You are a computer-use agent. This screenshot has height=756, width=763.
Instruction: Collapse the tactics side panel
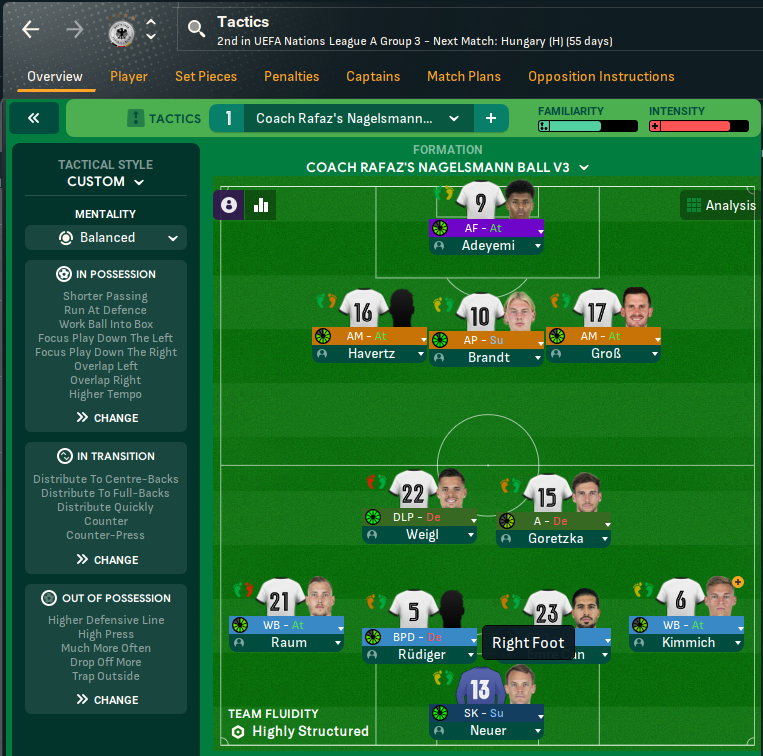[34, 118]
